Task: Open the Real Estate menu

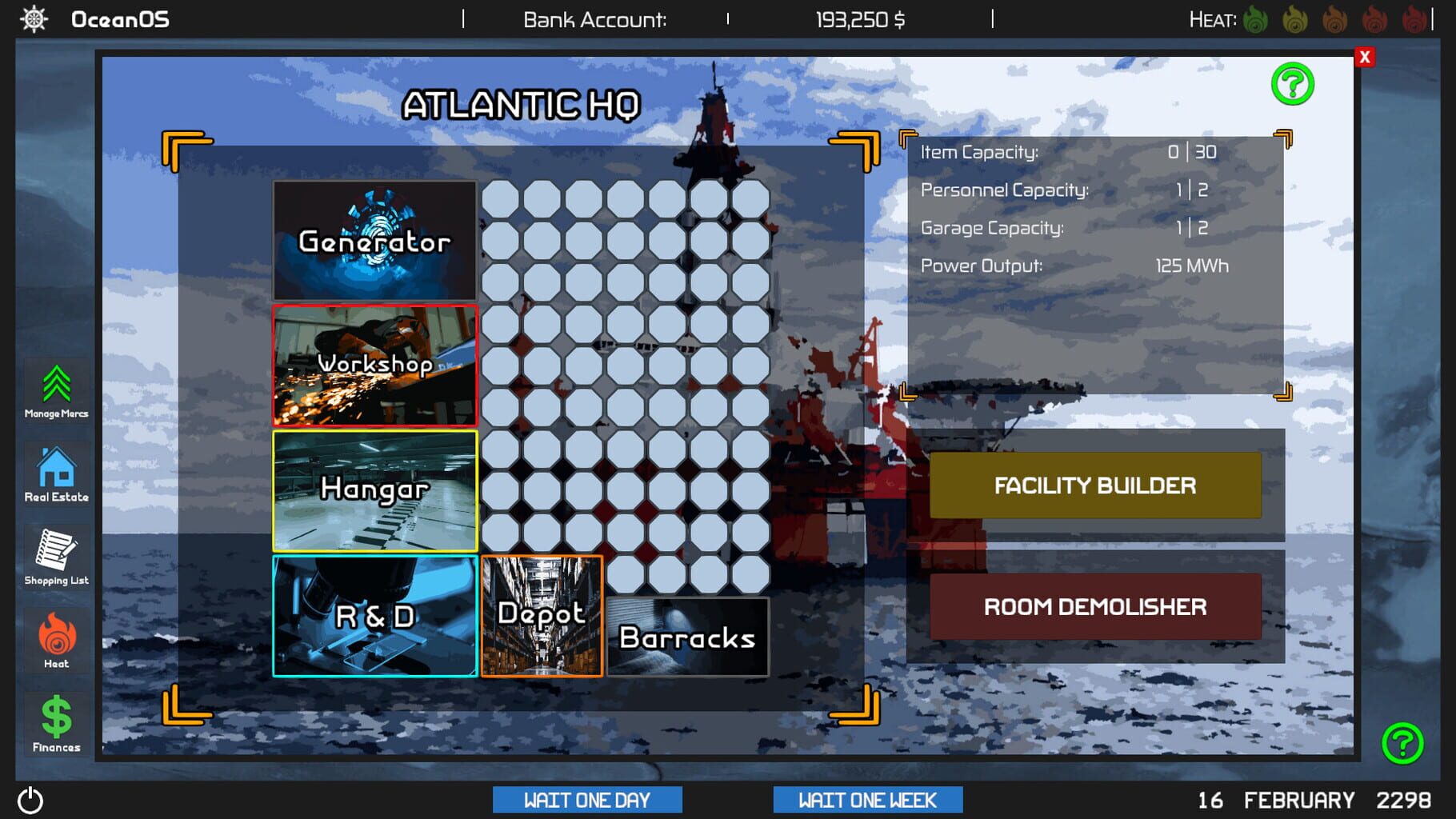Action: click(55, 472)
